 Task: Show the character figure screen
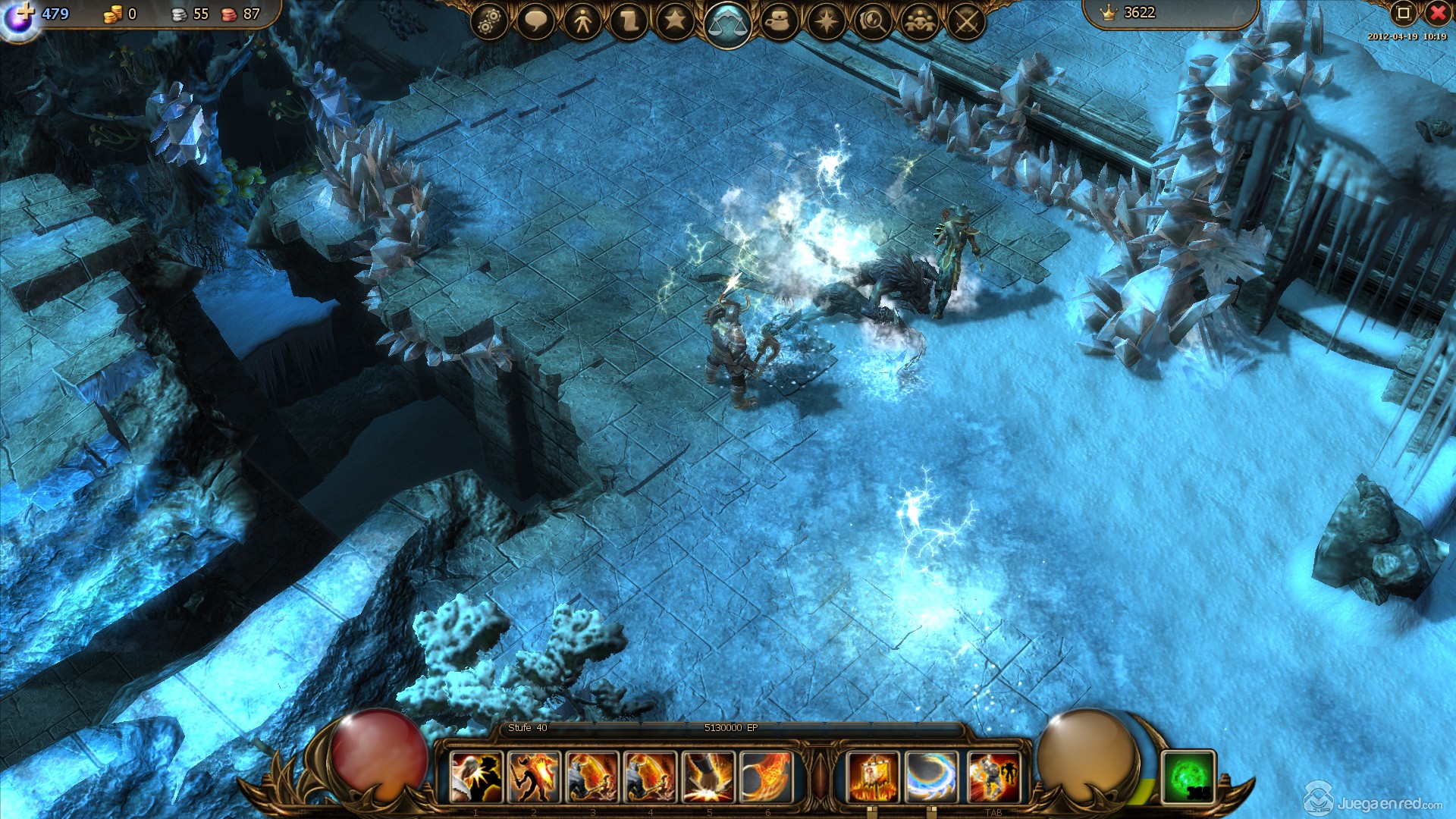[582, 21]
